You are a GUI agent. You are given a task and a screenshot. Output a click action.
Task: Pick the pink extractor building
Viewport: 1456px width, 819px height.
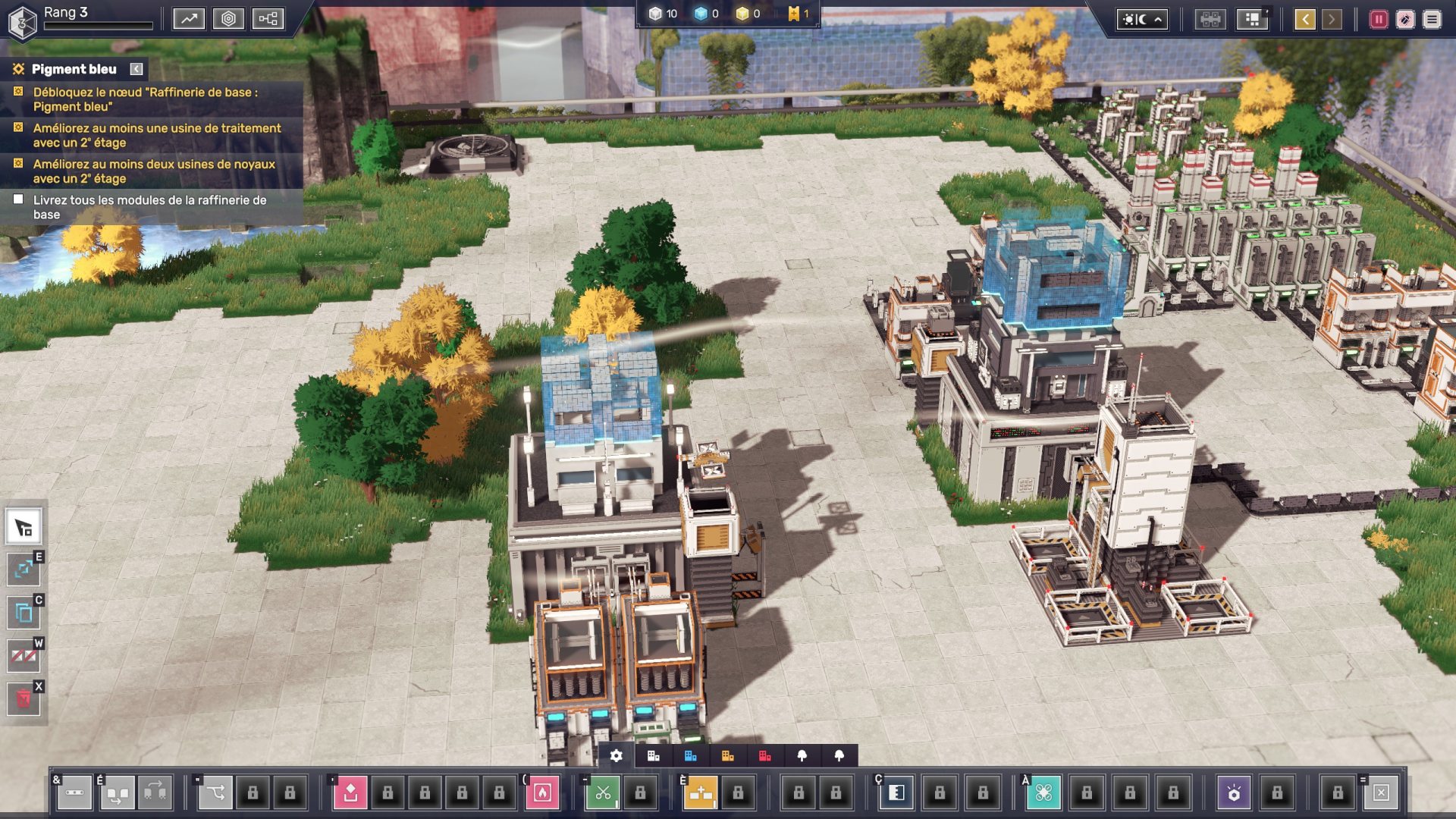pyautogui.click(x=350, y=792)
